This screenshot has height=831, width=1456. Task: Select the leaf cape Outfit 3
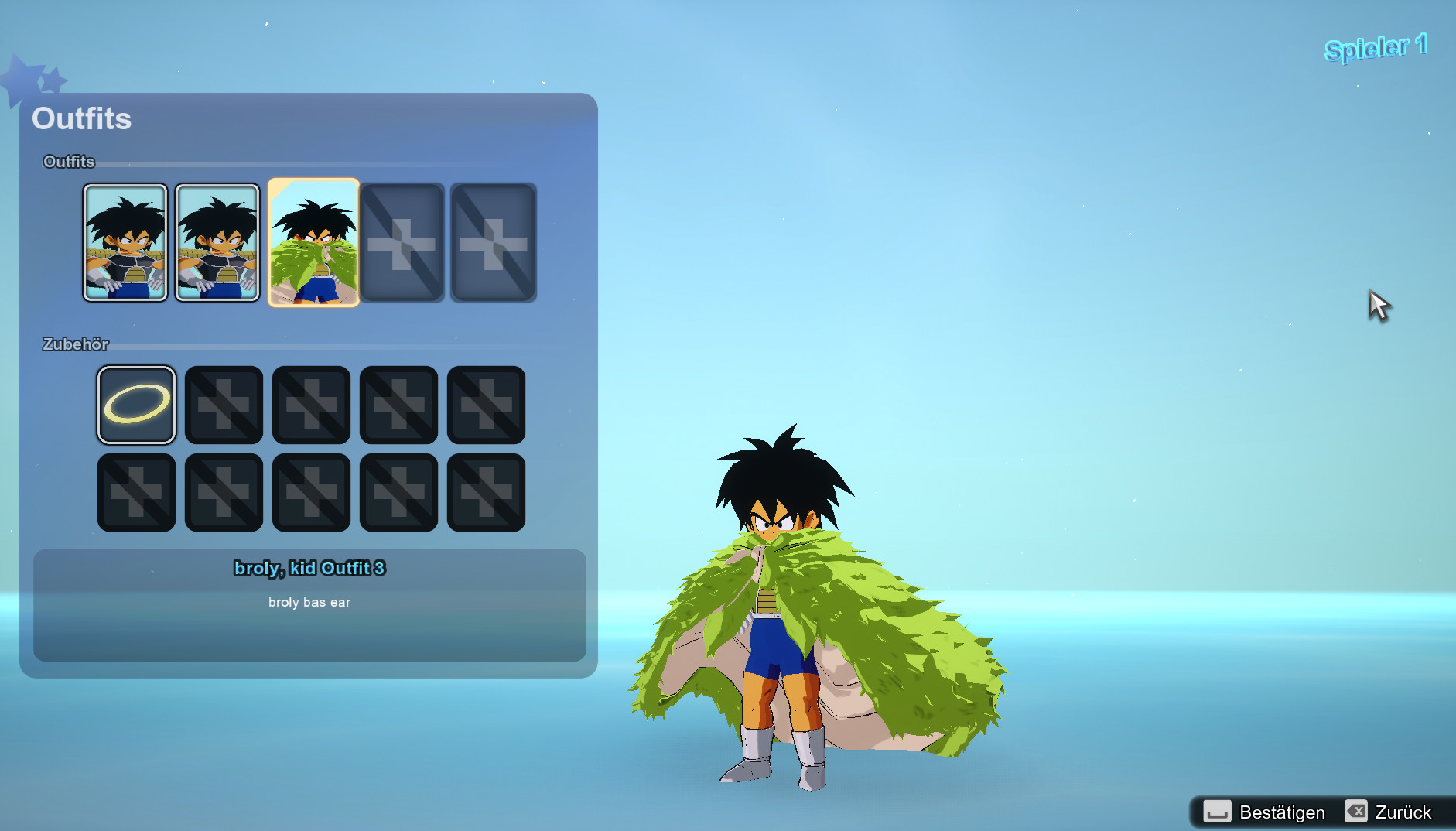click(313, 242)
